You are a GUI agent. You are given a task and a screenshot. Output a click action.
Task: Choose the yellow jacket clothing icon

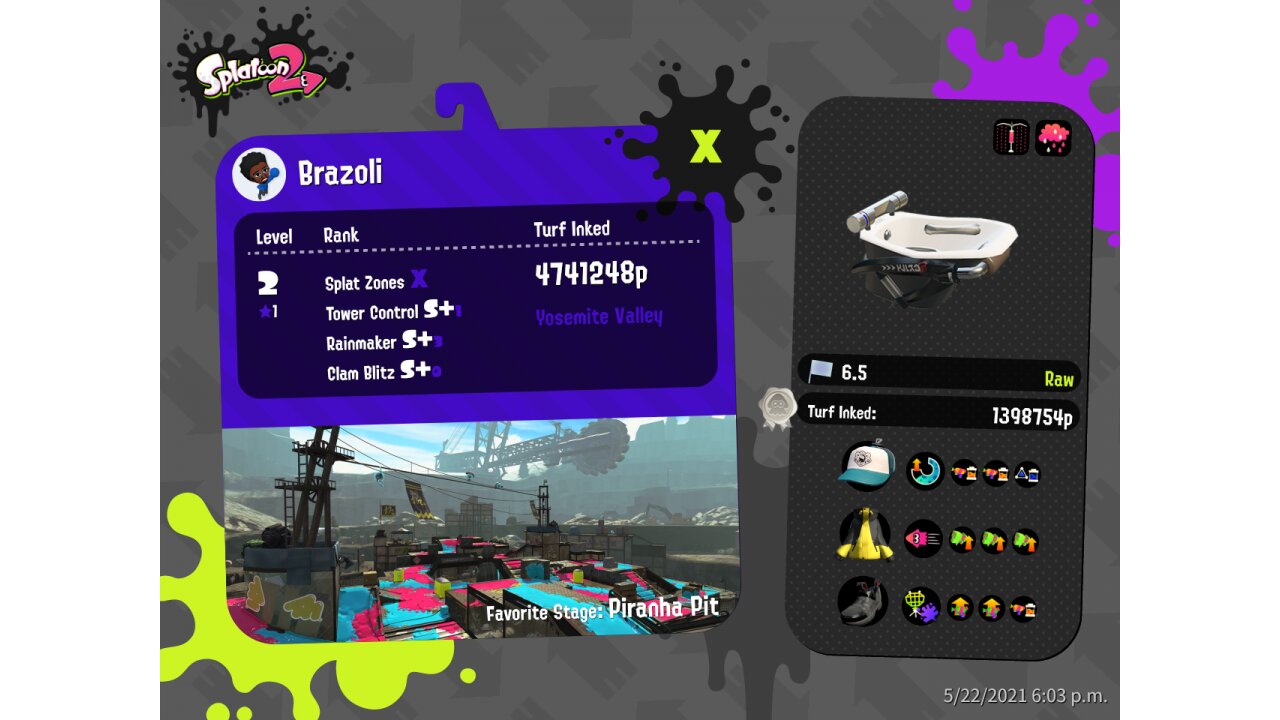click(865, 536)
